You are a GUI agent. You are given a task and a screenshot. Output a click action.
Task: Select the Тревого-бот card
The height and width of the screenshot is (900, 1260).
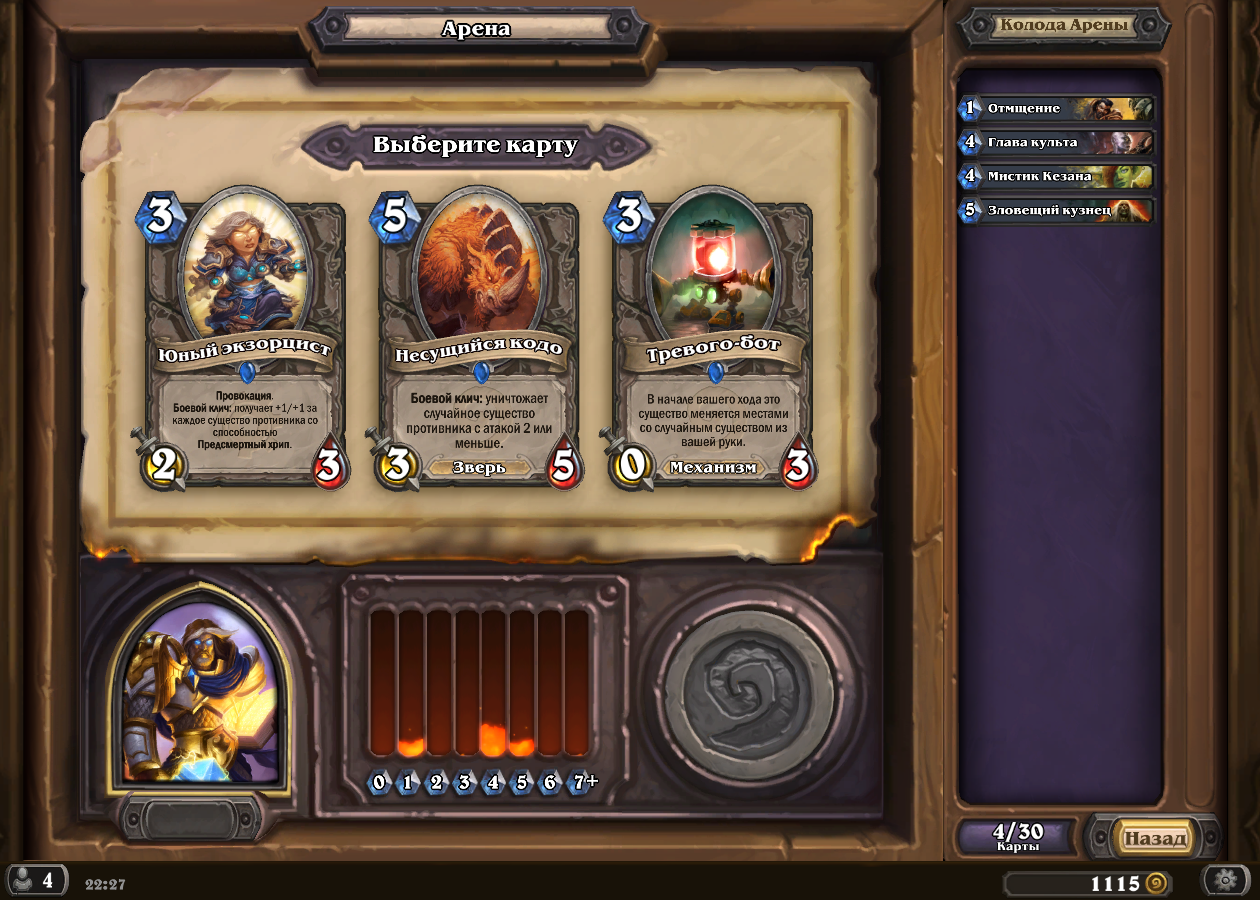click(712, 340)
